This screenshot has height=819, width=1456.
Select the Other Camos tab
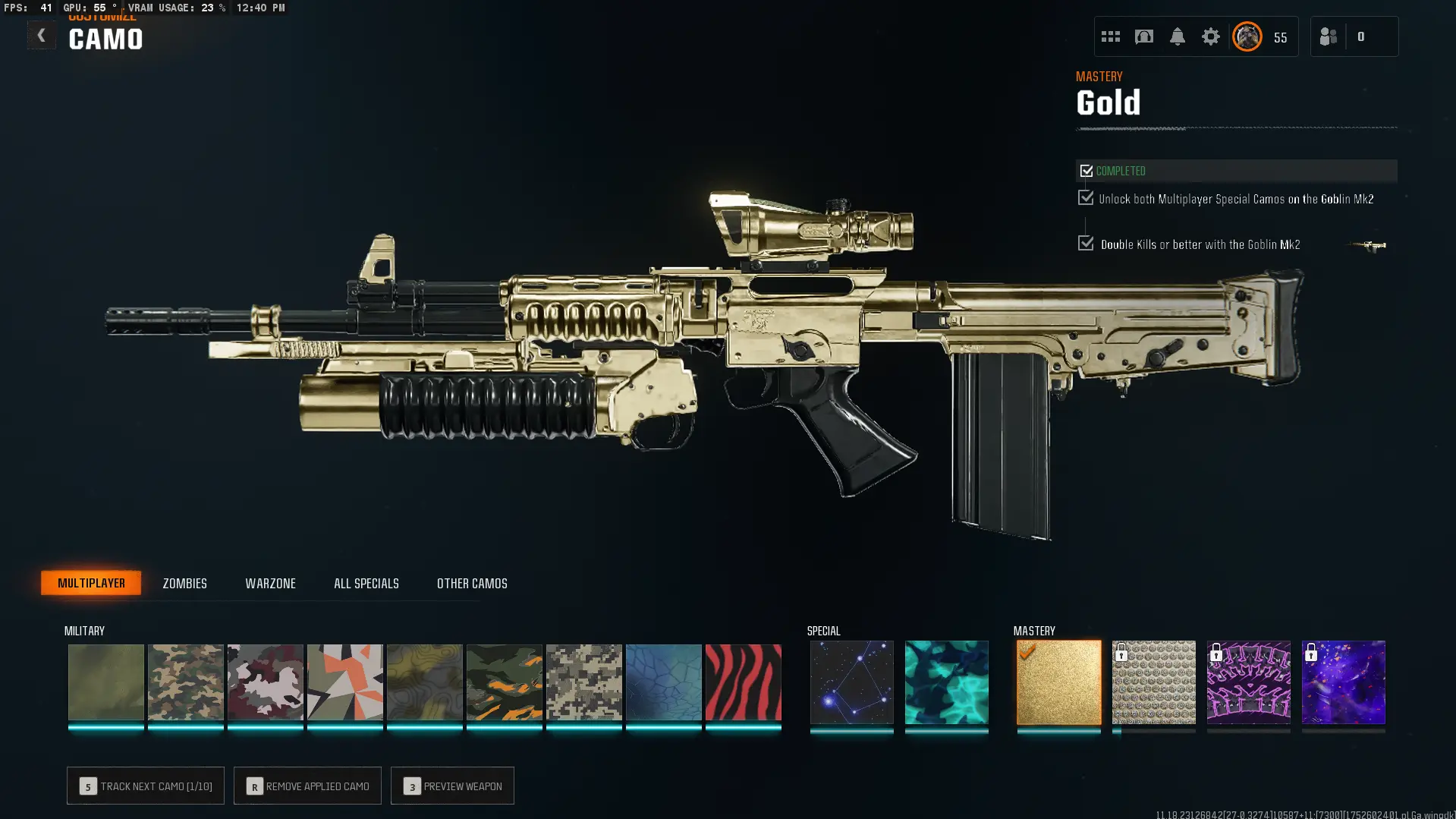coord(471,583)
